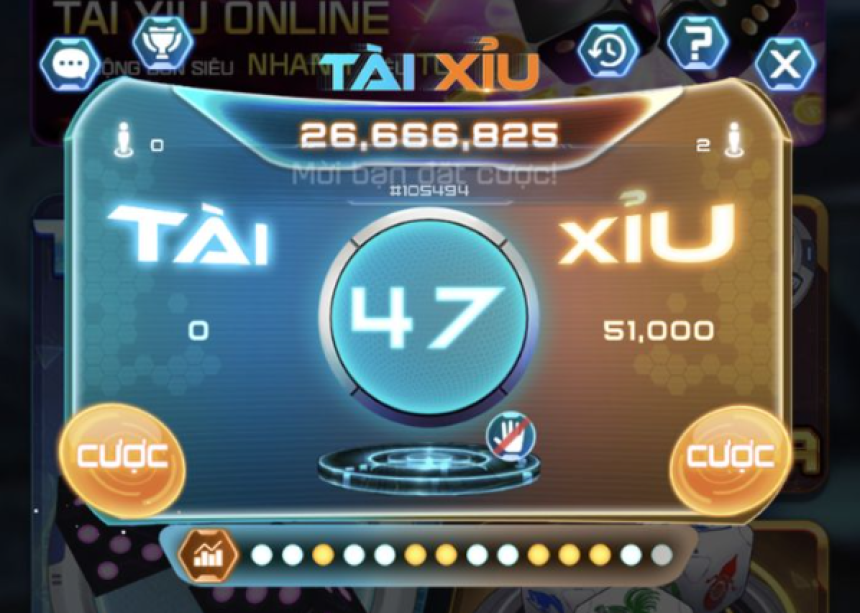Viewport: 860px width, 613px height.
Task: Select the large Xỉu side label
Action: pyautogui.click(x=647, y=234)
